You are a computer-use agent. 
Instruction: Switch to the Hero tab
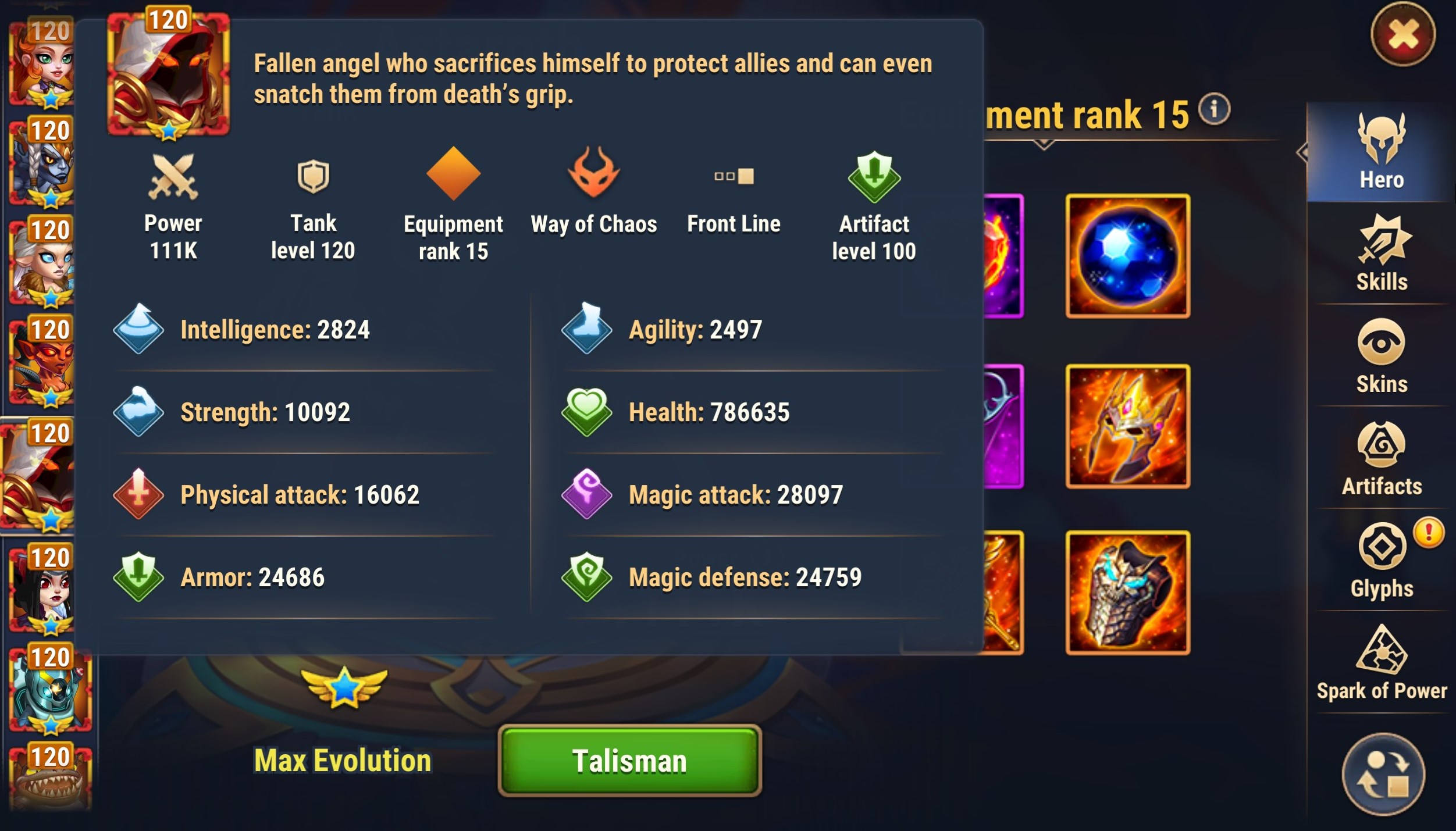[1382, 152]
